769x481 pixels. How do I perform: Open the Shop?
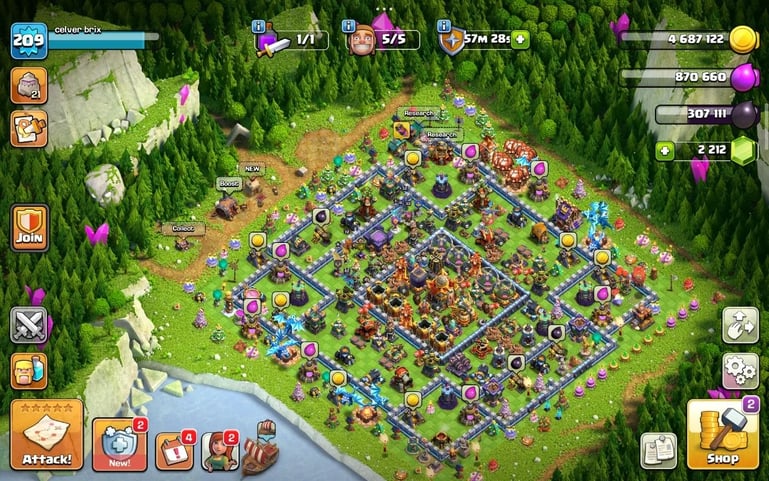(723, 432)
